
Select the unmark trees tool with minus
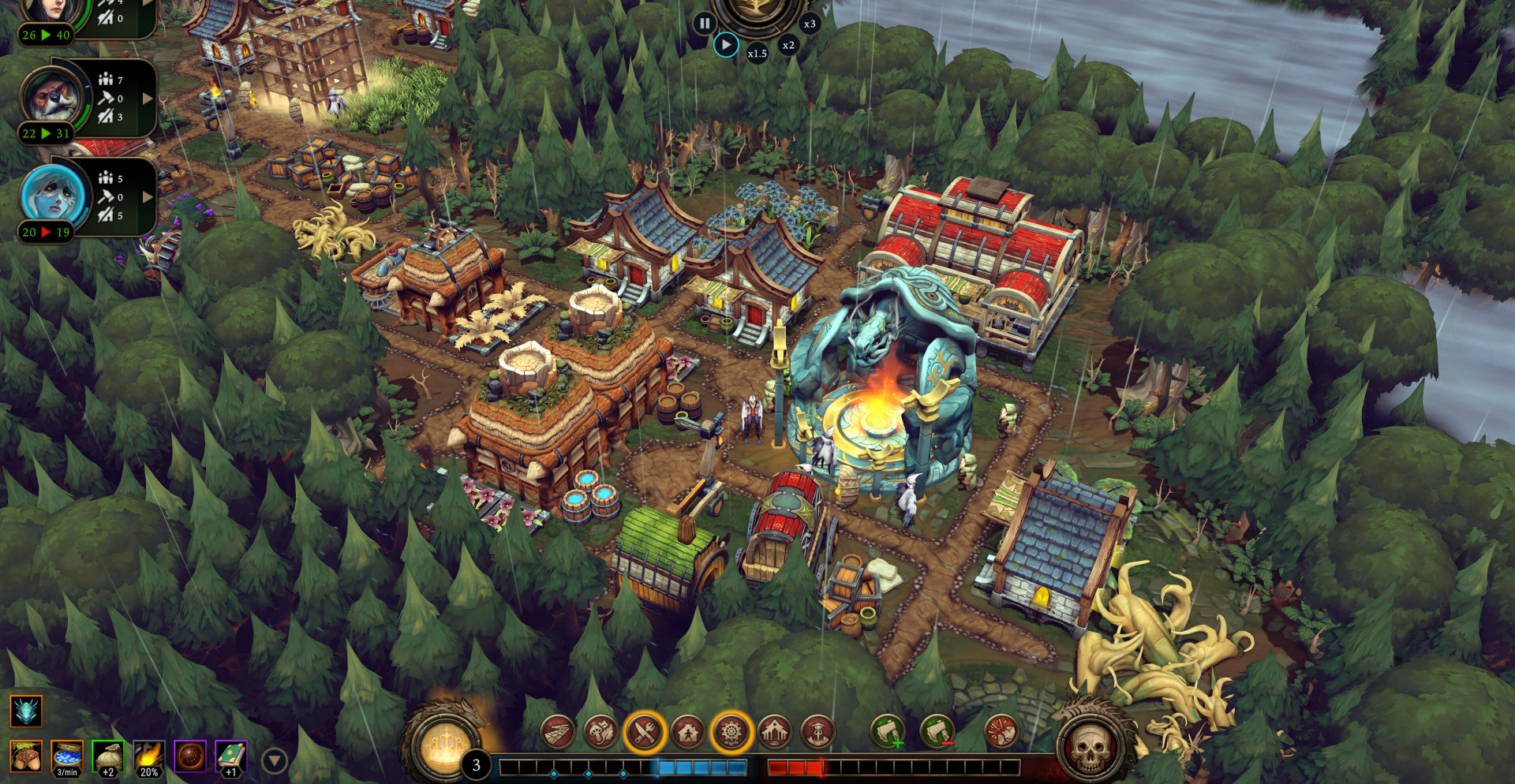[937, 732]
